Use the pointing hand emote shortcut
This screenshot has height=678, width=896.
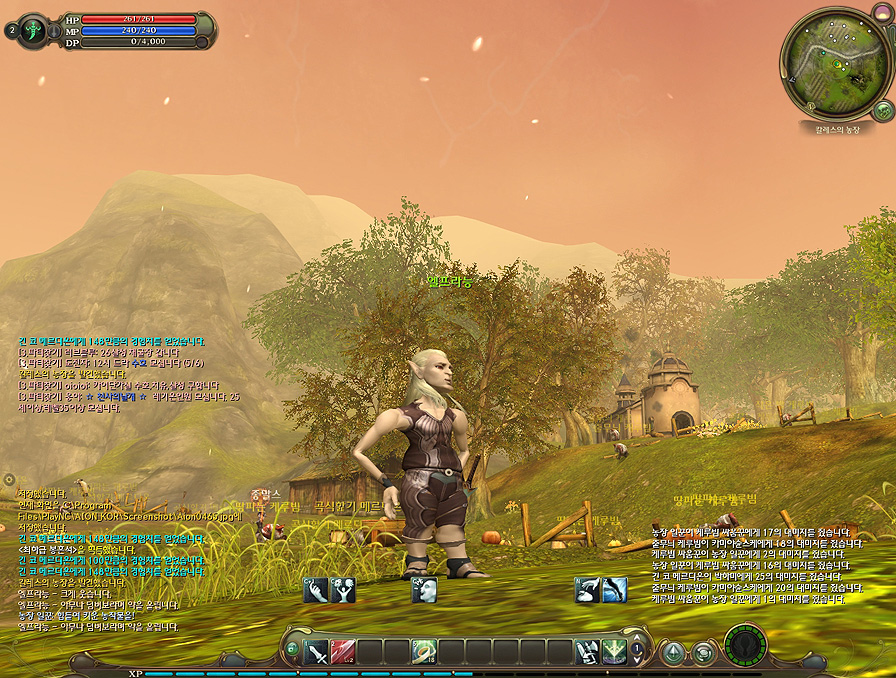click(x=316, y=591)
